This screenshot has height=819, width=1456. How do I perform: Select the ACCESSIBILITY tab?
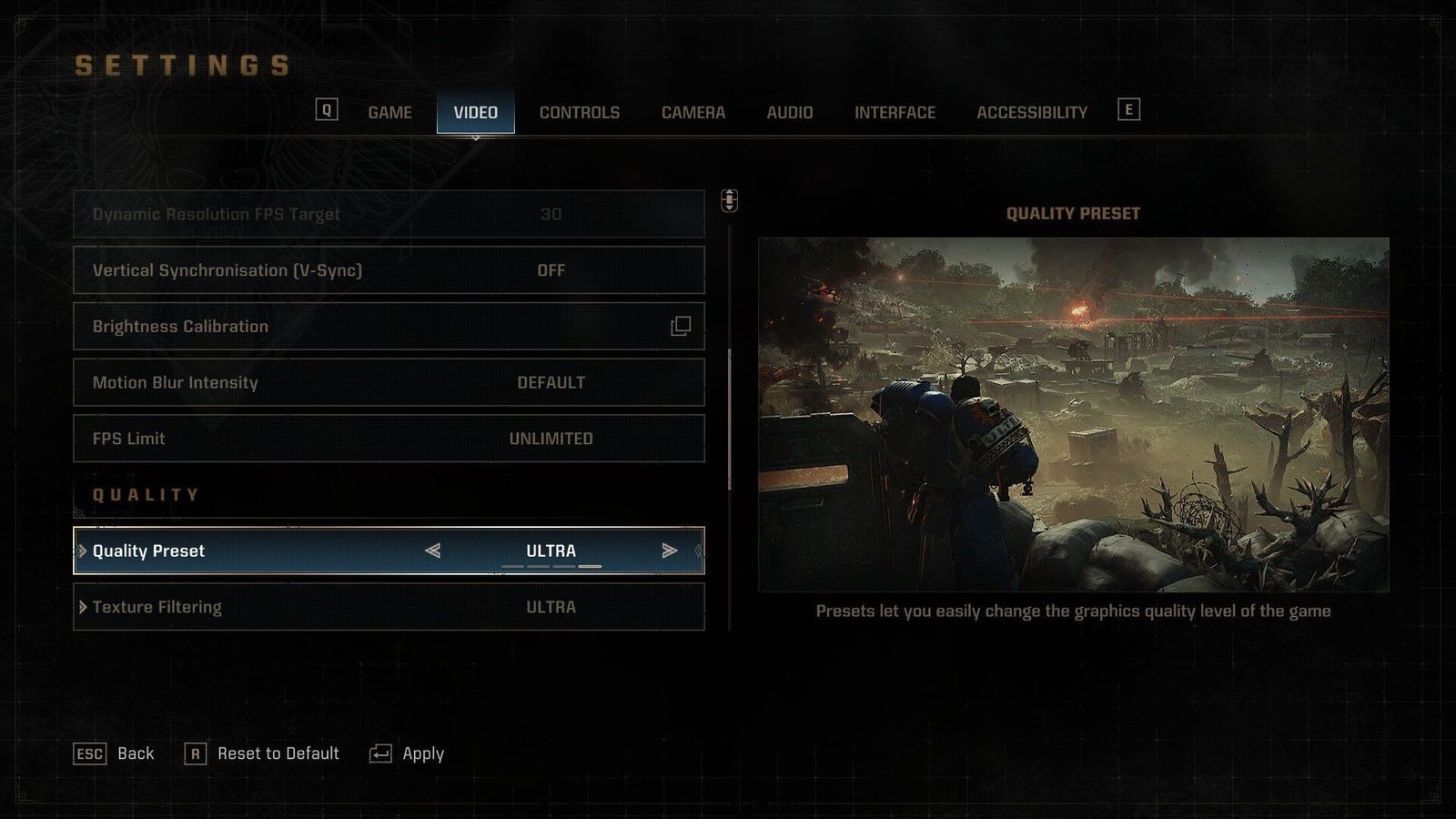coord(1031,112)
